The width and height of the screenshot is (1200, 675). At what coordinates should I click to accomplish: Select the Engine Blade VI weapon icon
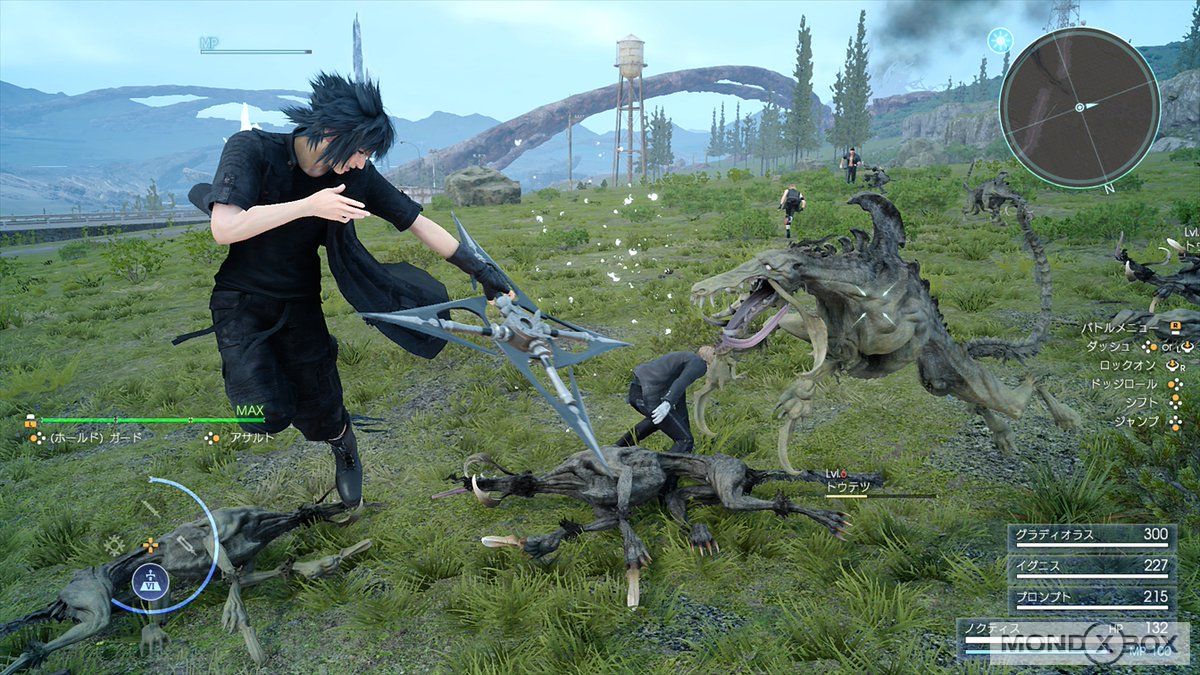(x=150, y=581)
